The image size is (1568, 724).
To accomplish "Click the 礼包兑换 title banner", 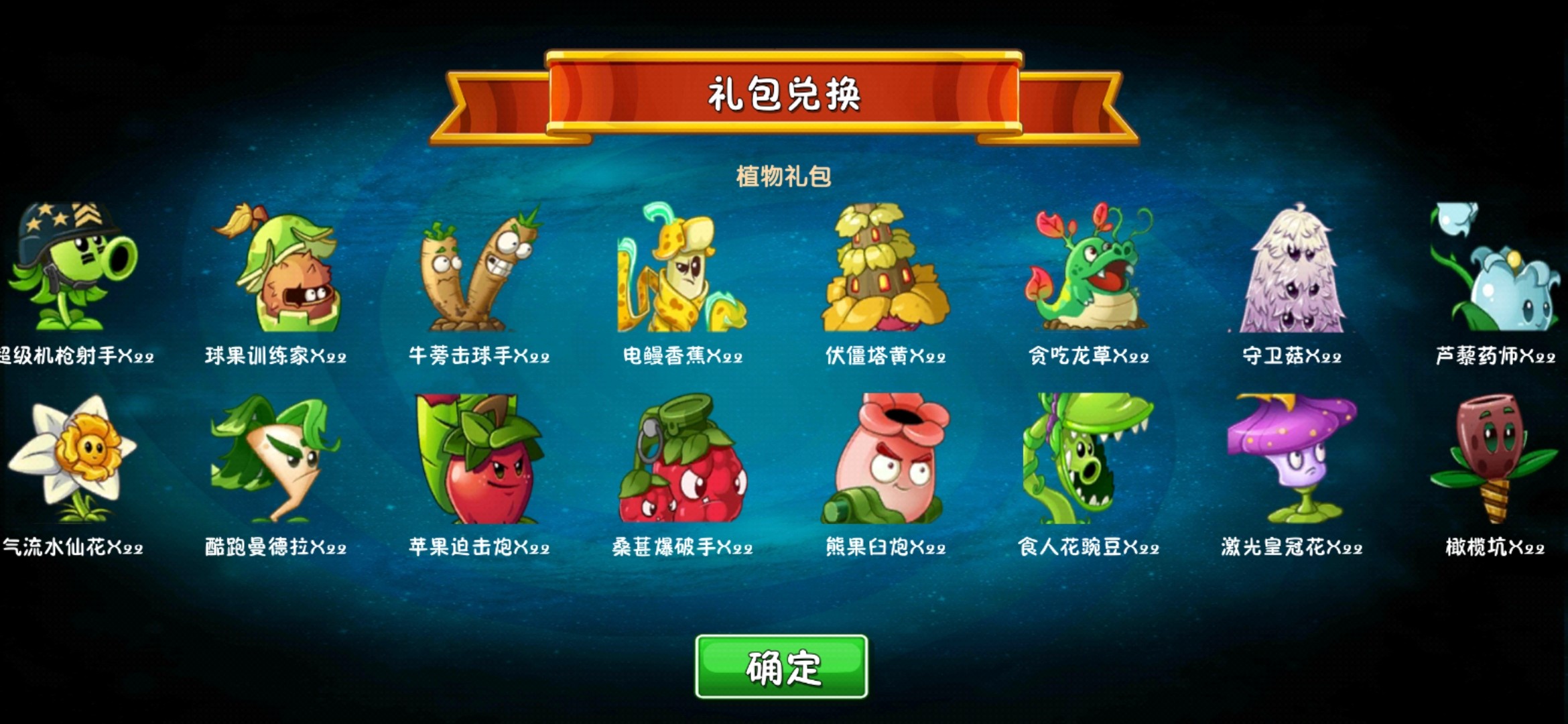I will 784,96.
